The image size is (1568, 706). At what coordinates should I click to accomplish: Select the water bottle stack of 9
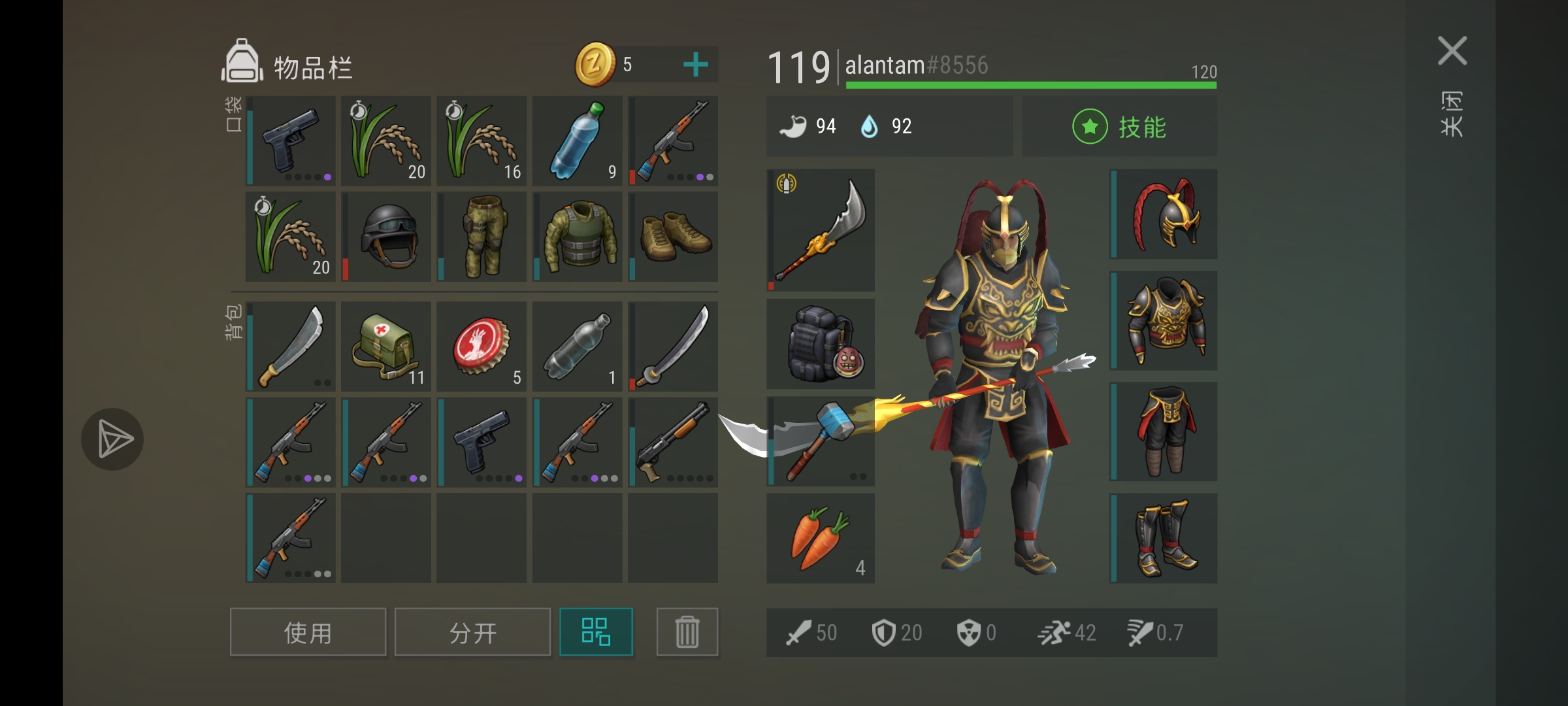(577, 141)
